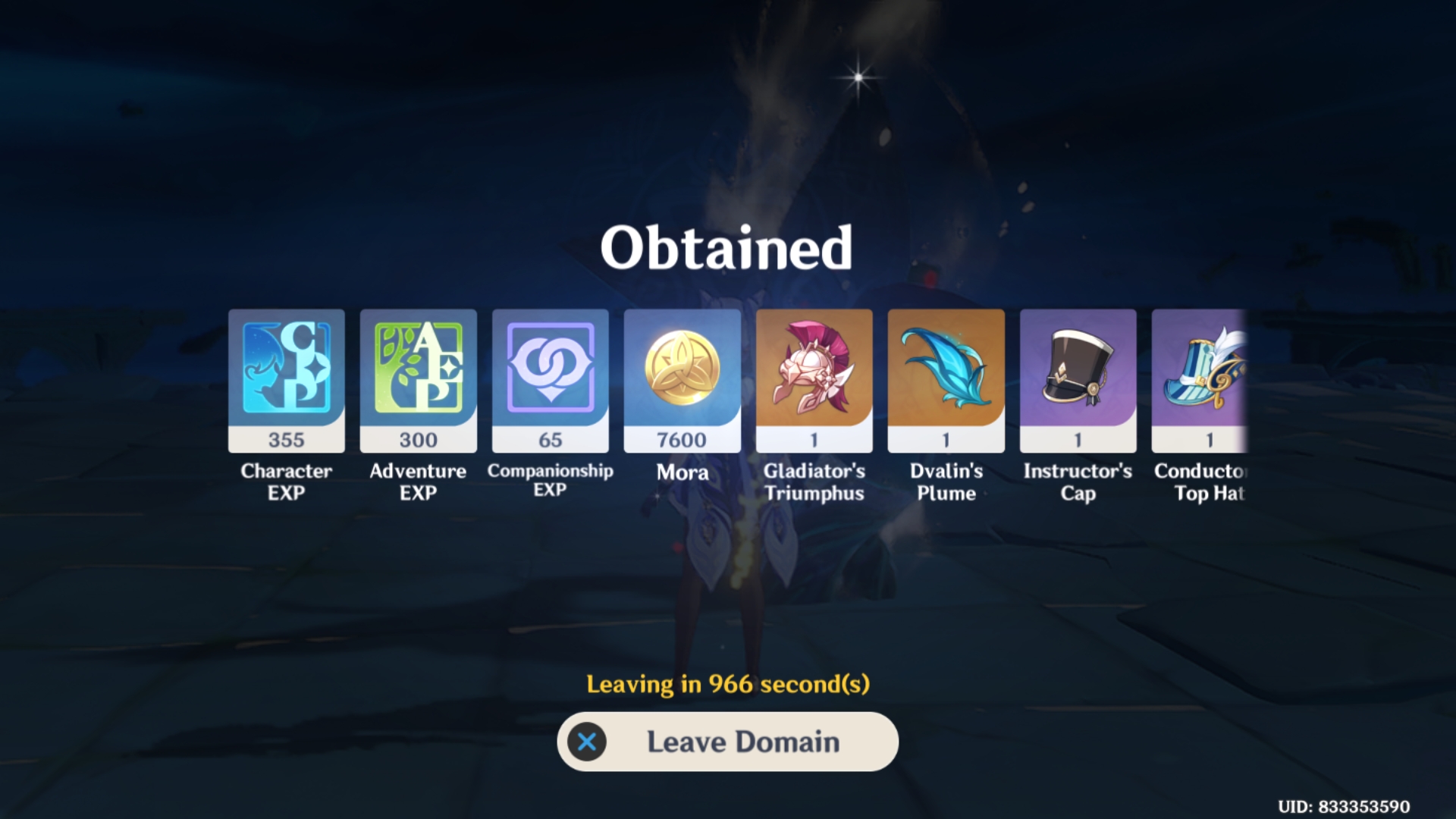Click the Dvalin's Plume item name label
The width and height of the screenshot is (1456, 819).
click(946, 482)
